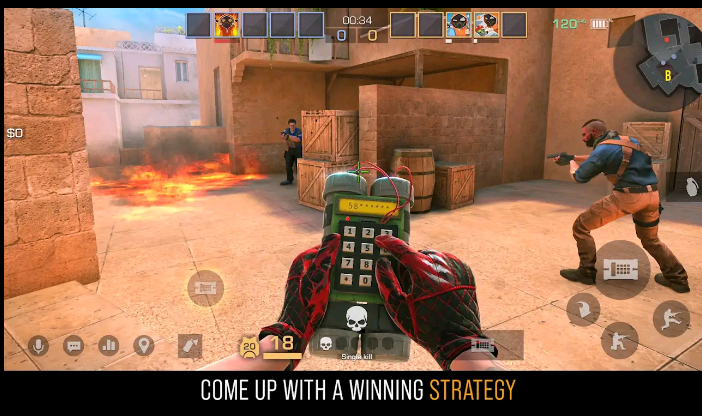702x416 pixels.
Task: Tap the reload magazine button
Action: tap(582, 309)
